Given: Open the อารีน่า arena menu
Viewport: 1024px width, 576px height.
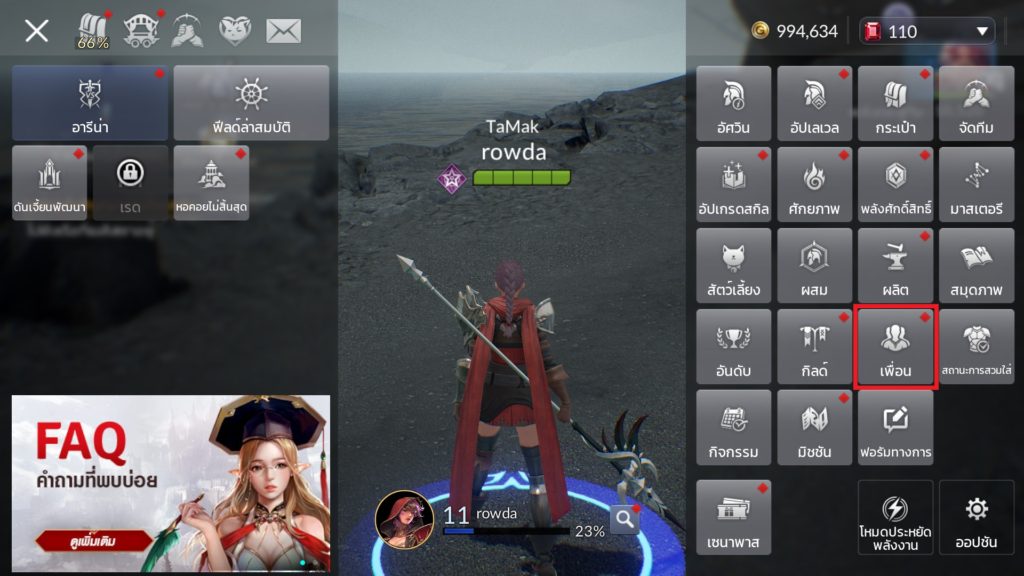Looking at the screenshot, I should point(90,103).
